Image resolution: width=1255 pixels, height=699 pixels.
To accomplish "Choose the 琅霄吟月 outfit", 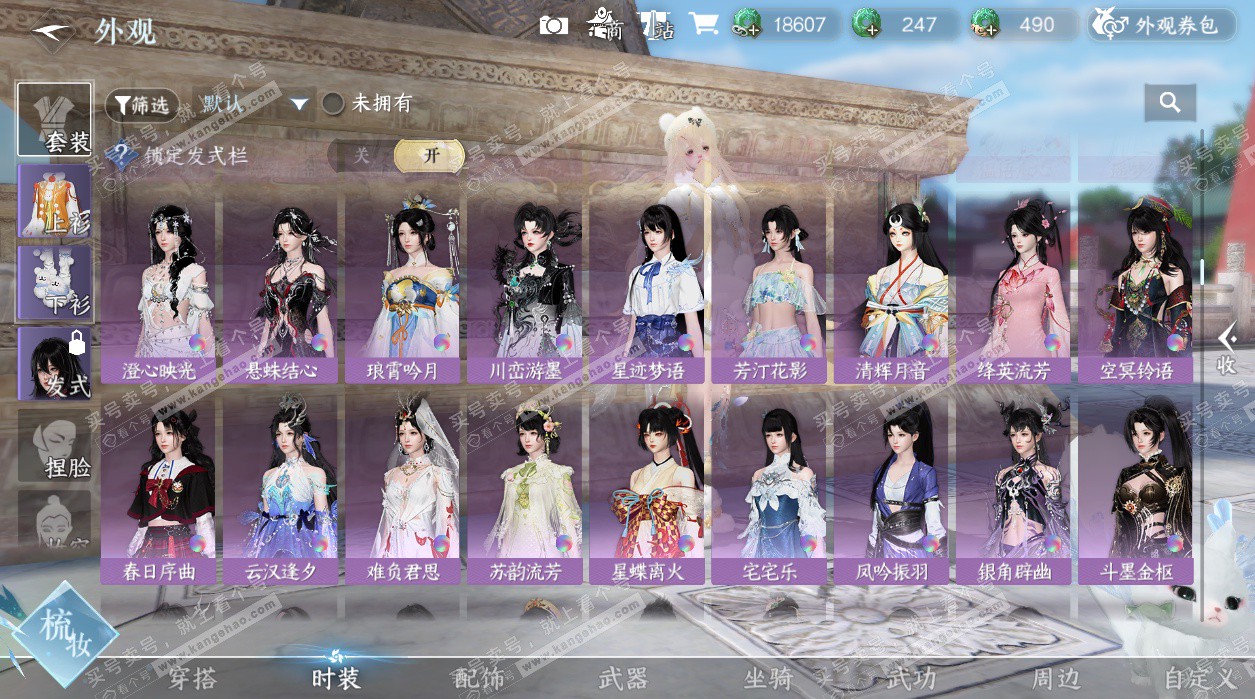I will (403, 290).
